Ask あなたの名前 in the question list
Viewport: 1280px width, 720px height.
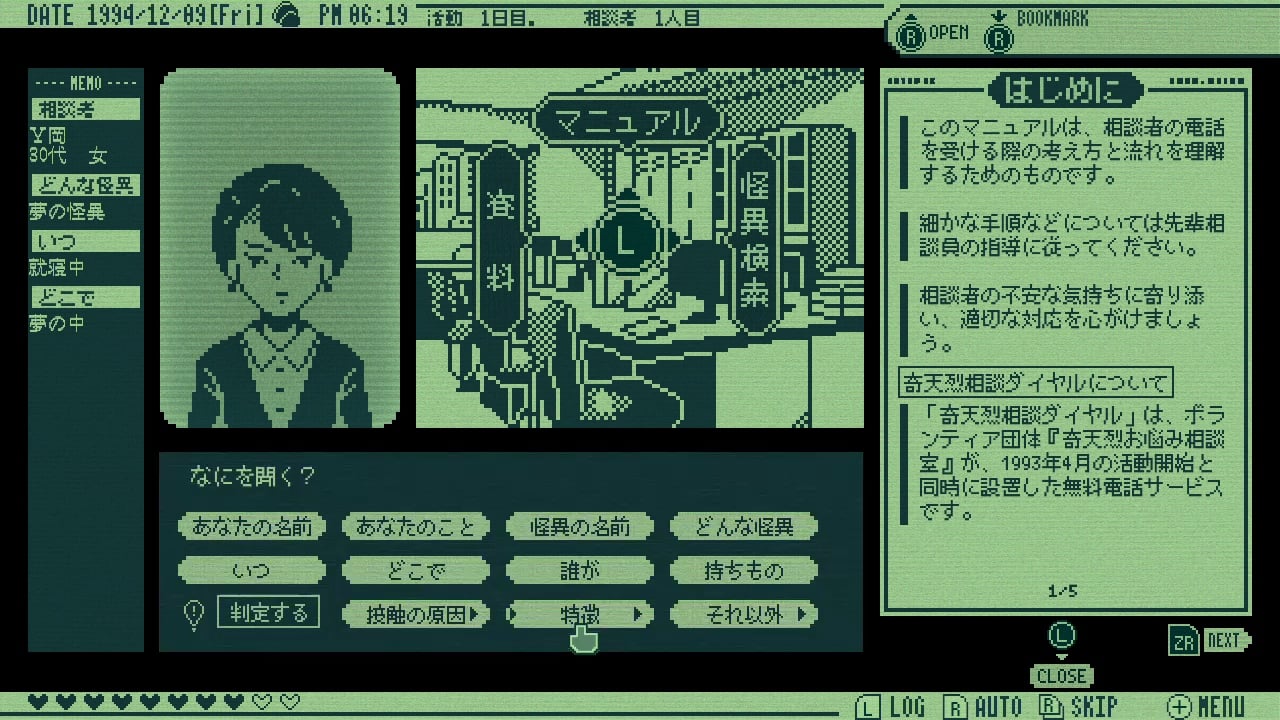251,525
